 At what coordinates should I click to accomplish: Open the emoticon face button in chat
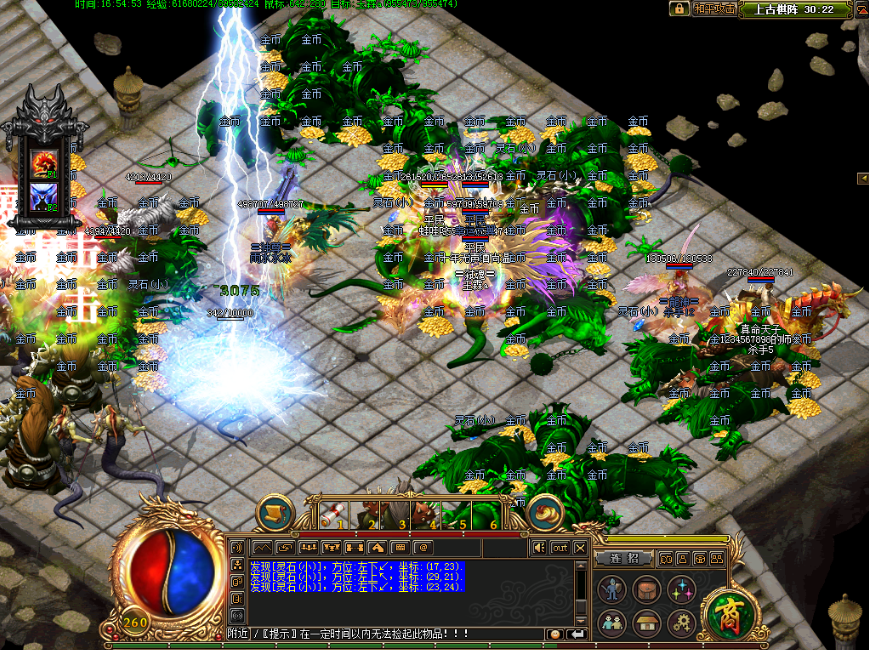[554, 634]
